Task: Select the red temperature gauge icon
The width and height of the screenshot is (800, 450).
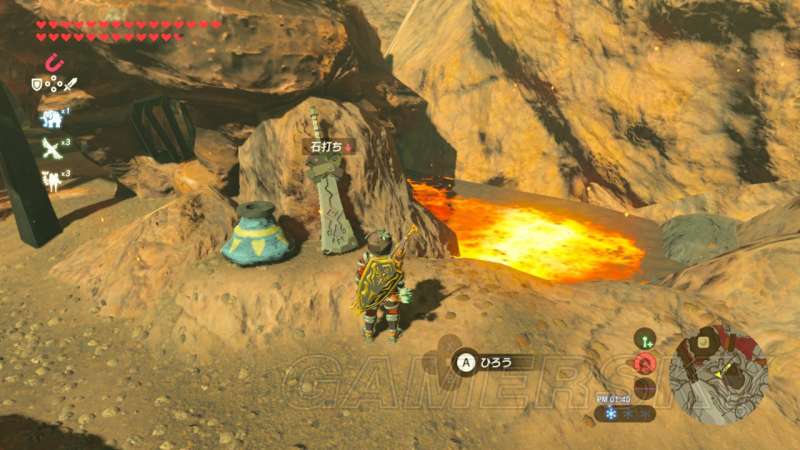Action: (x=645, y=364)
